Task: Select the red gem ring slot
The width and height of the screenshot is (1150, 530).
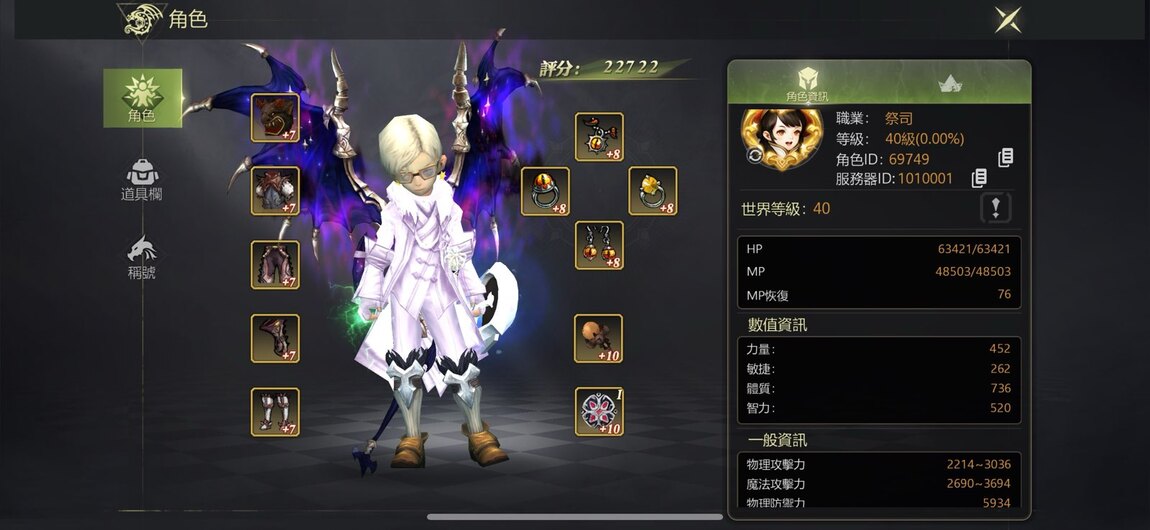Action: (546, 191)
